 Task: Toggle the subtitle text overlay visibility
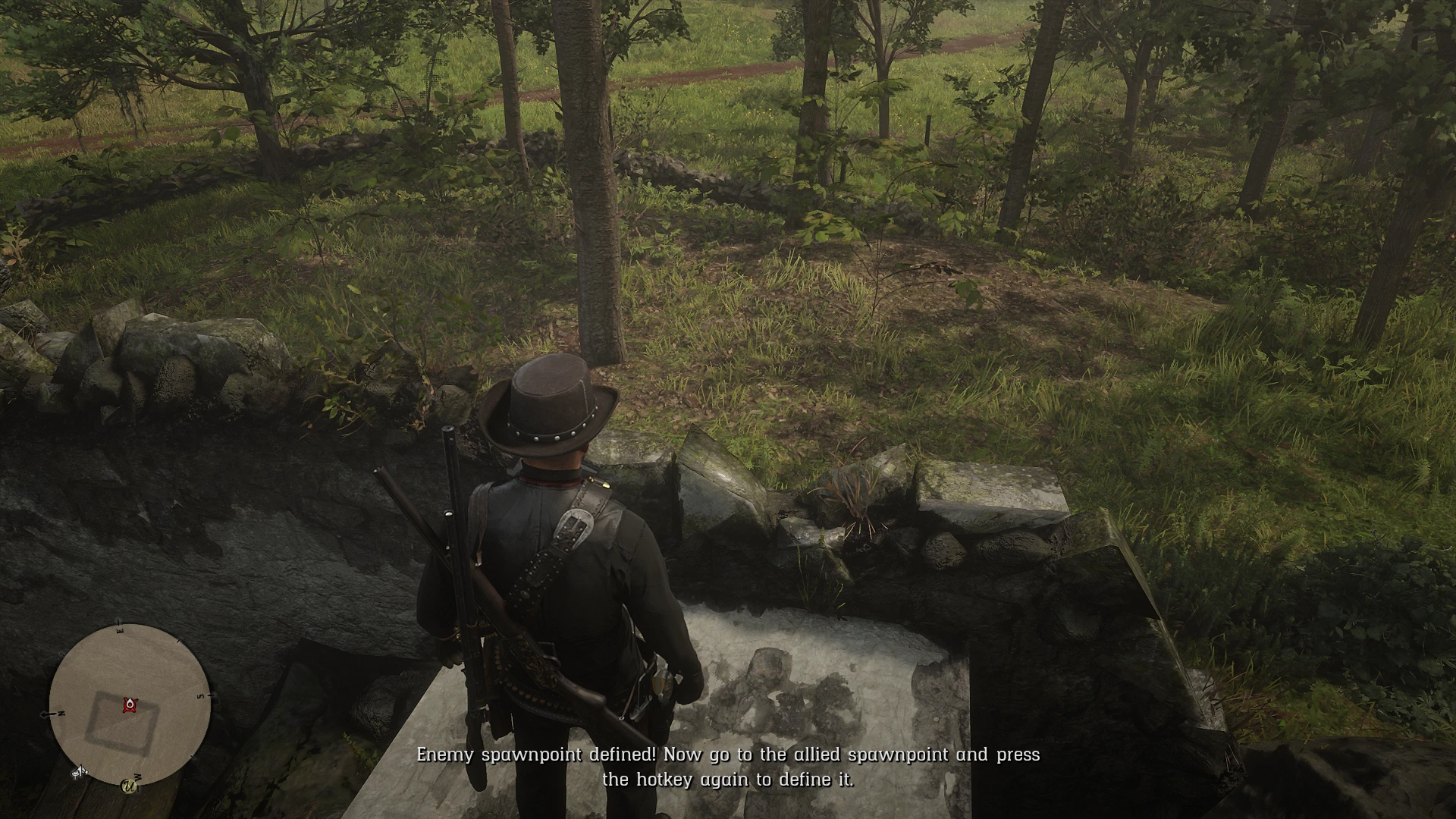click(x=730, y=766)
